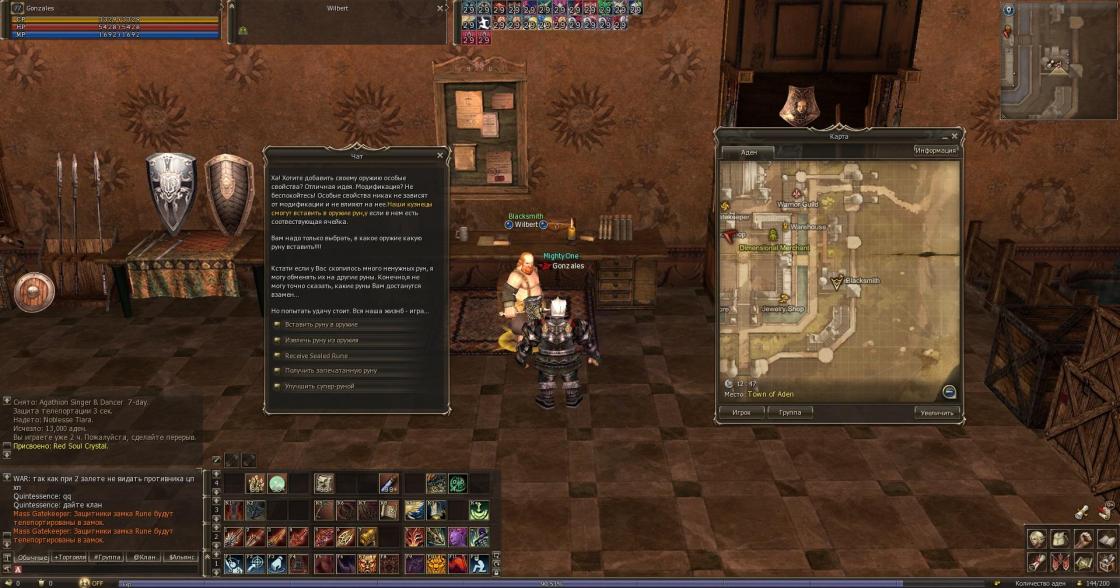The image size is (1120, 588).
Task: Choose "Извлечь руну из оружия" dialogue option
Action: click(321, 340)
